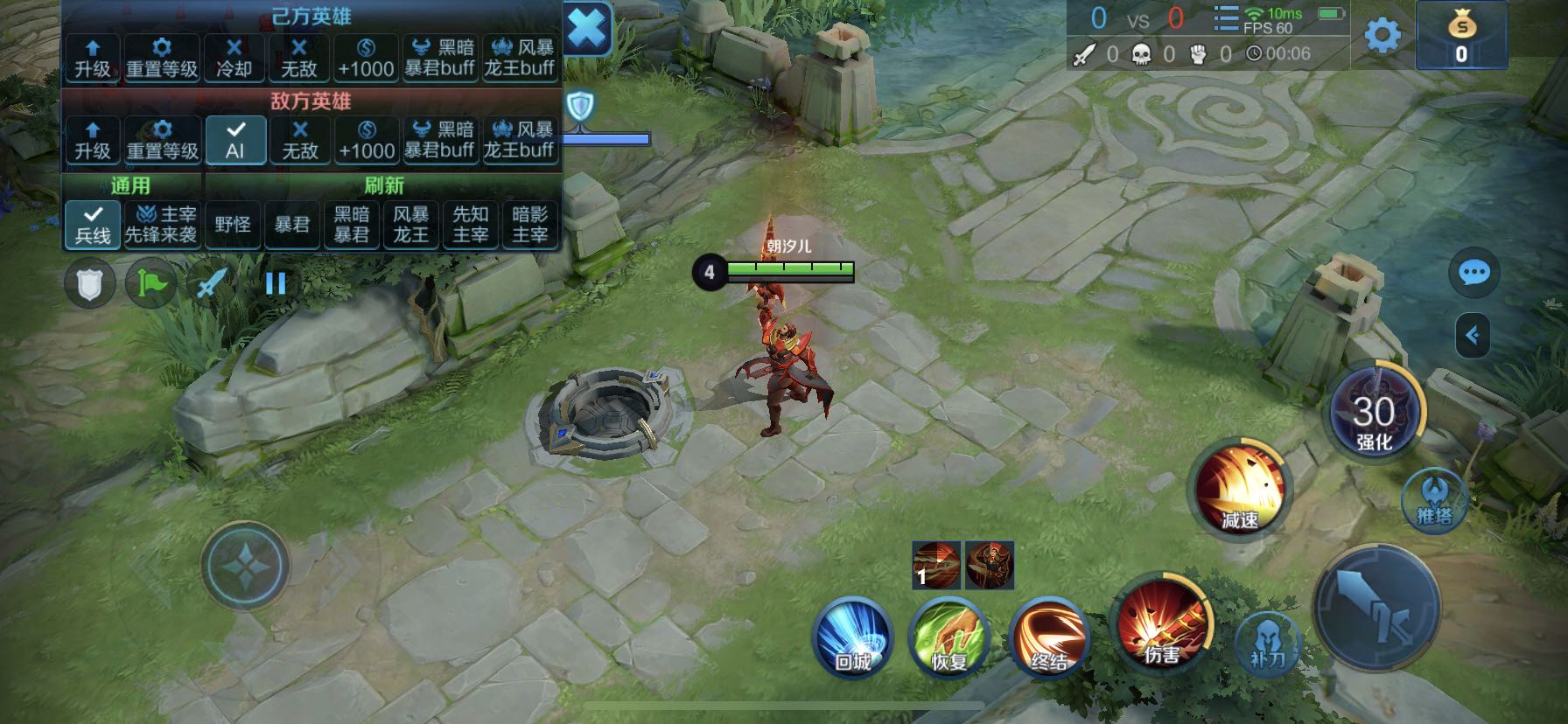Open the gear settings menu
1568x724 pixels.
1382,36
